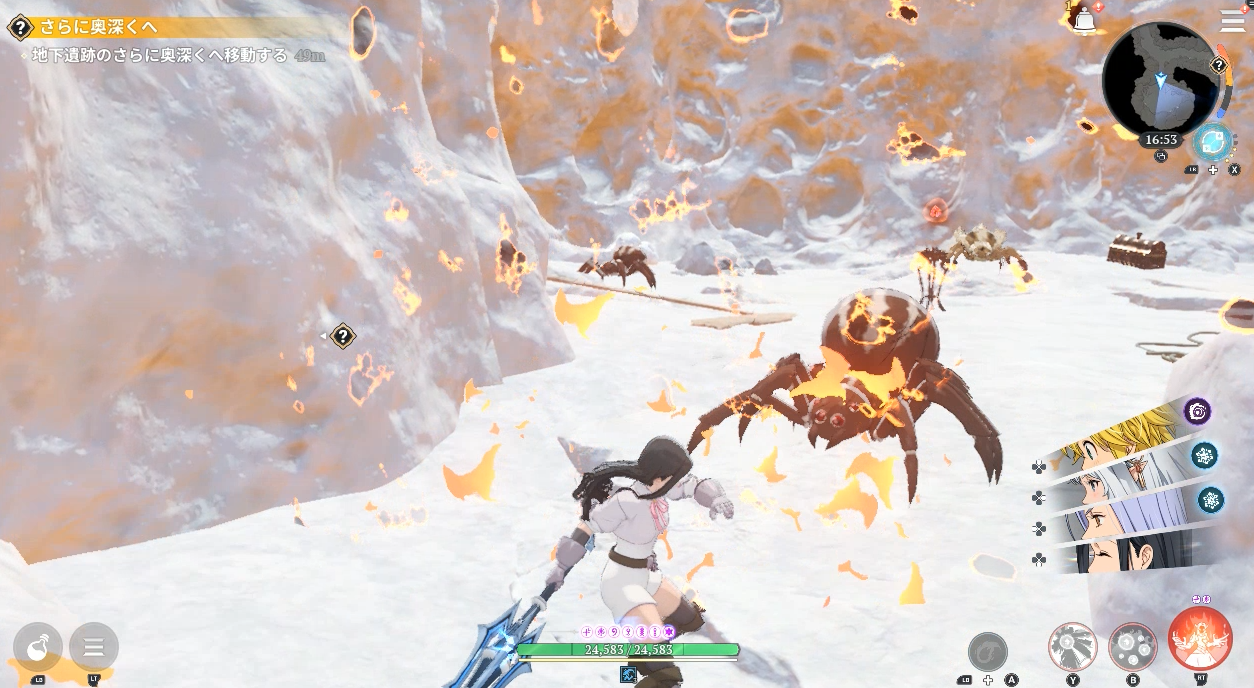Viewport: 1254px width, 688px height.
Task: Click the small toggle icon under the clock
Action: pos(1161,156)
